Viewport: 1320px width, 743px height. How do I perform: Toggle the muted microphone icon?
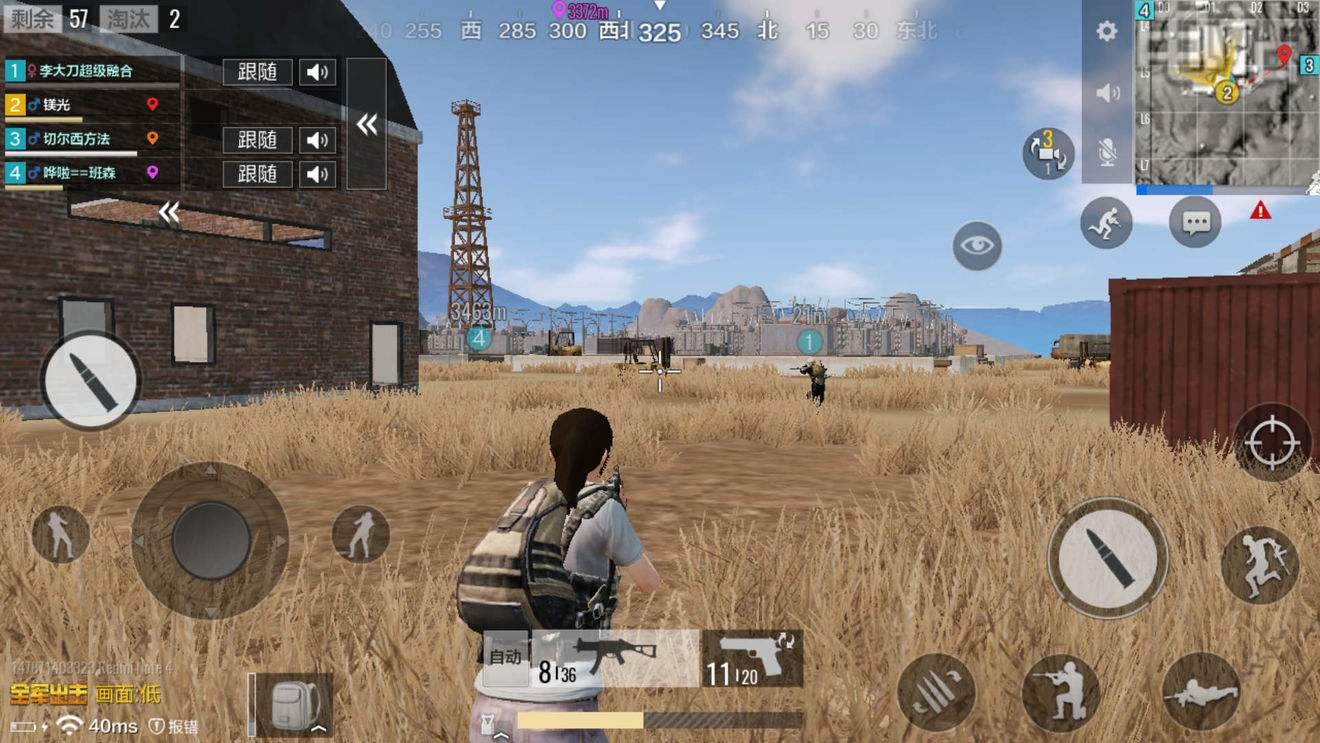coord(1107,152)
